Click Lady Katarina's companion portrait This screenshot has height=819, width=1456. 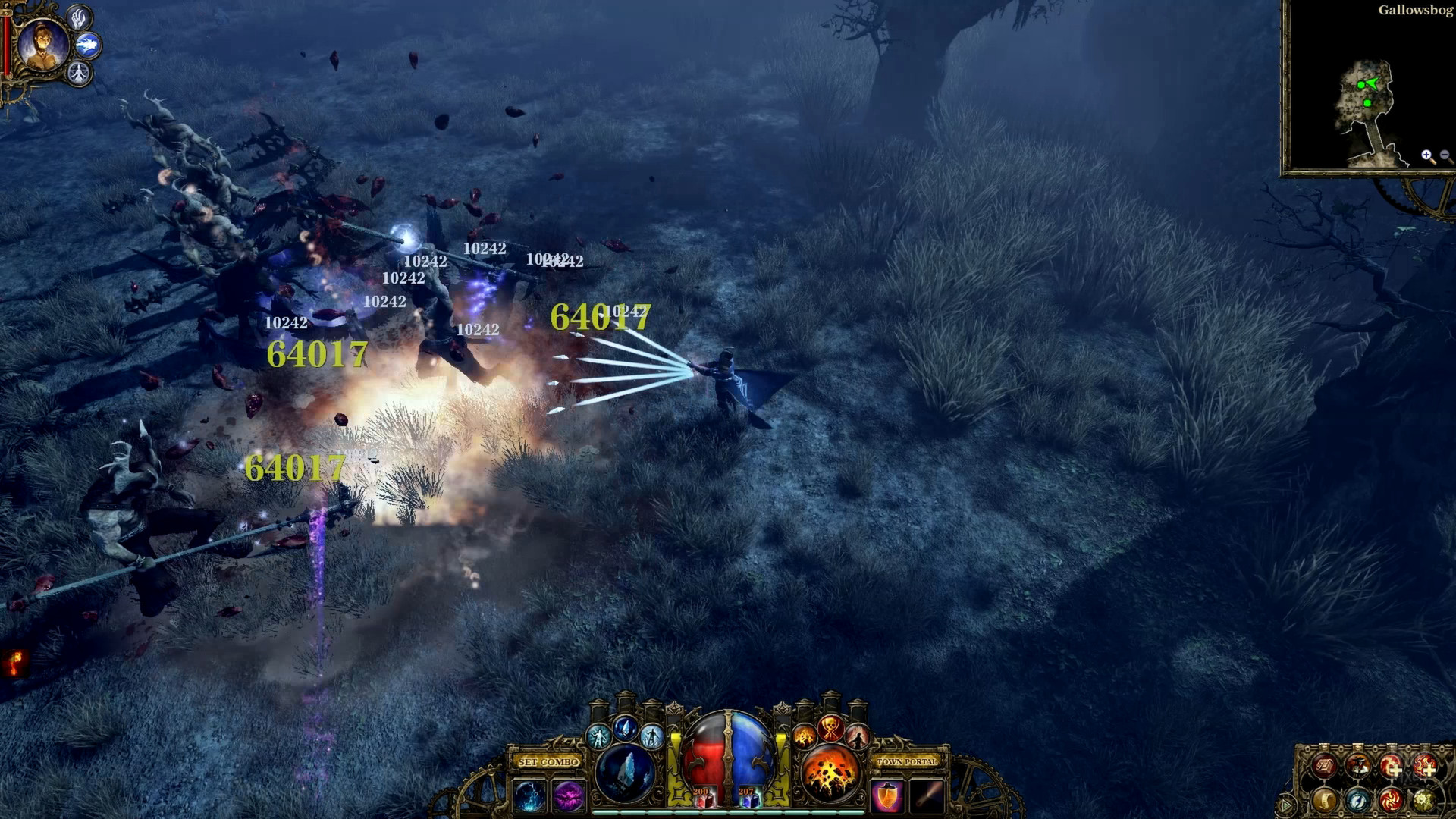tap(42, 45)
